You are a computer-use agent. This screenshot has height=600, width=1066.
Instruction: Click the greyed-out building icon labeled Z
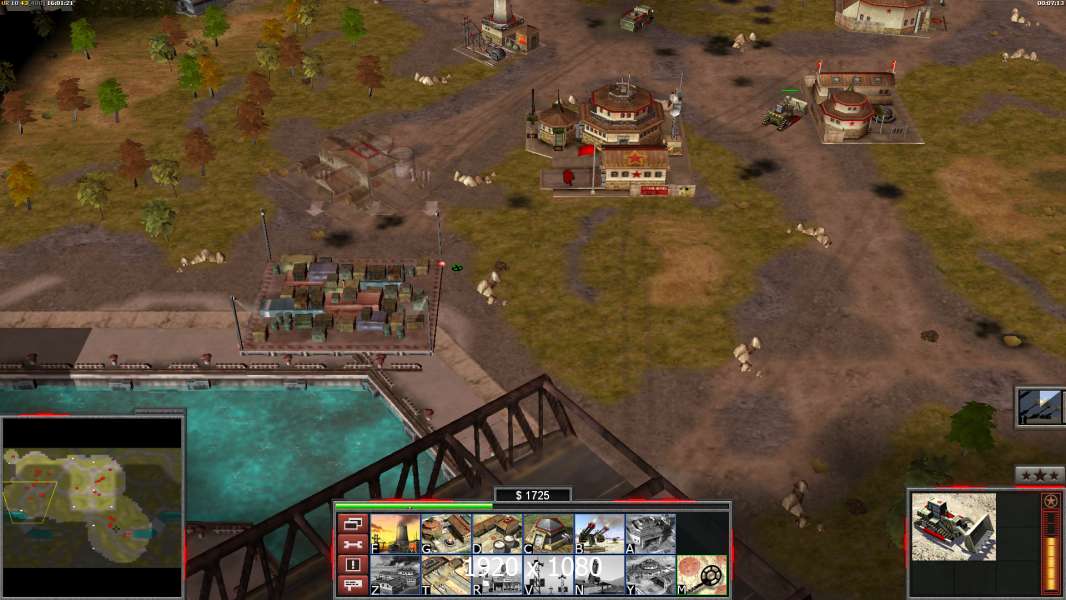[394, 575]
